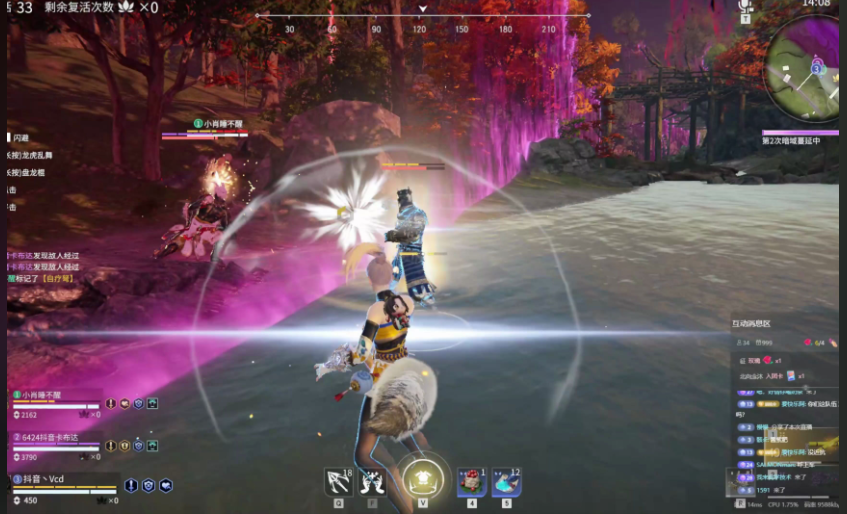Select own player entry 抖音丶Vcd
The height and width of the screenshot is (514, 847).
(x=45, y=480)
